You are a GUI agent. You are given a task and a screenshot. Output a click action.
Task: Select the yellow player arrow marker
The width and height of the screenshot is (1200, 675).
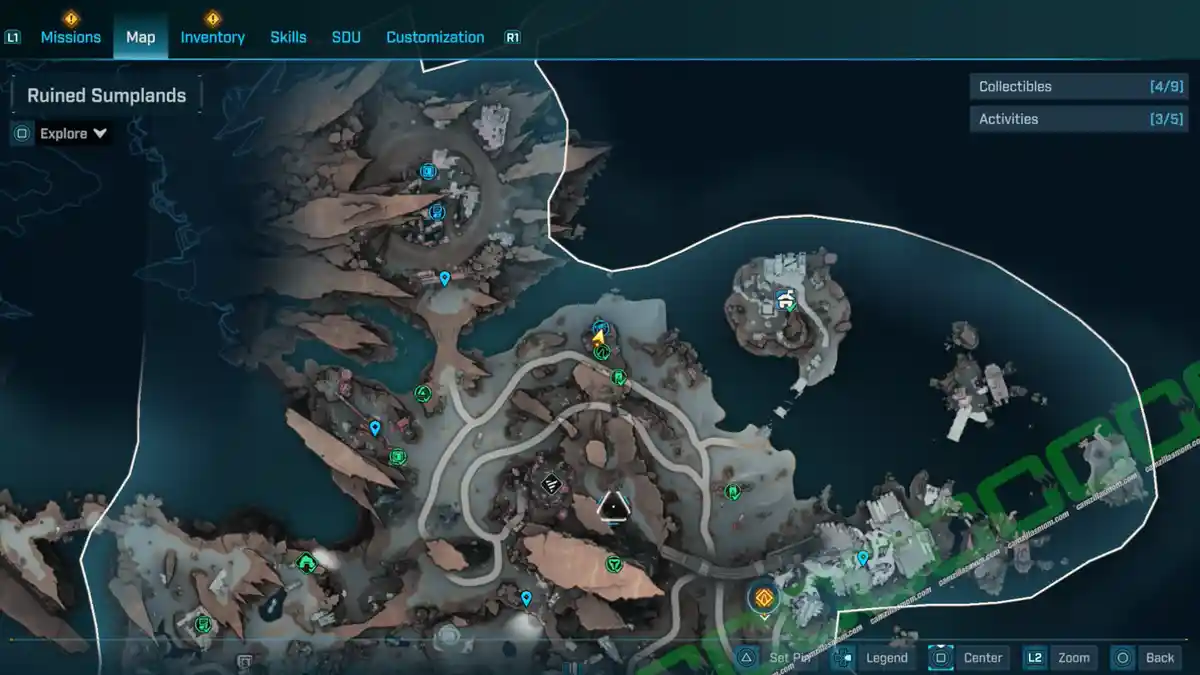[x=598, y=338]
